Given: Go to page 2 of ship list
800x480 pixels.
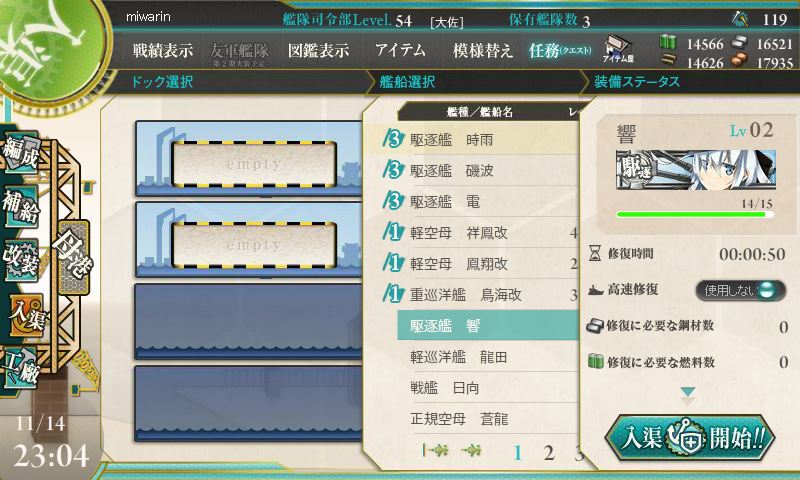Looking at the screenshot, I should 548,453.
